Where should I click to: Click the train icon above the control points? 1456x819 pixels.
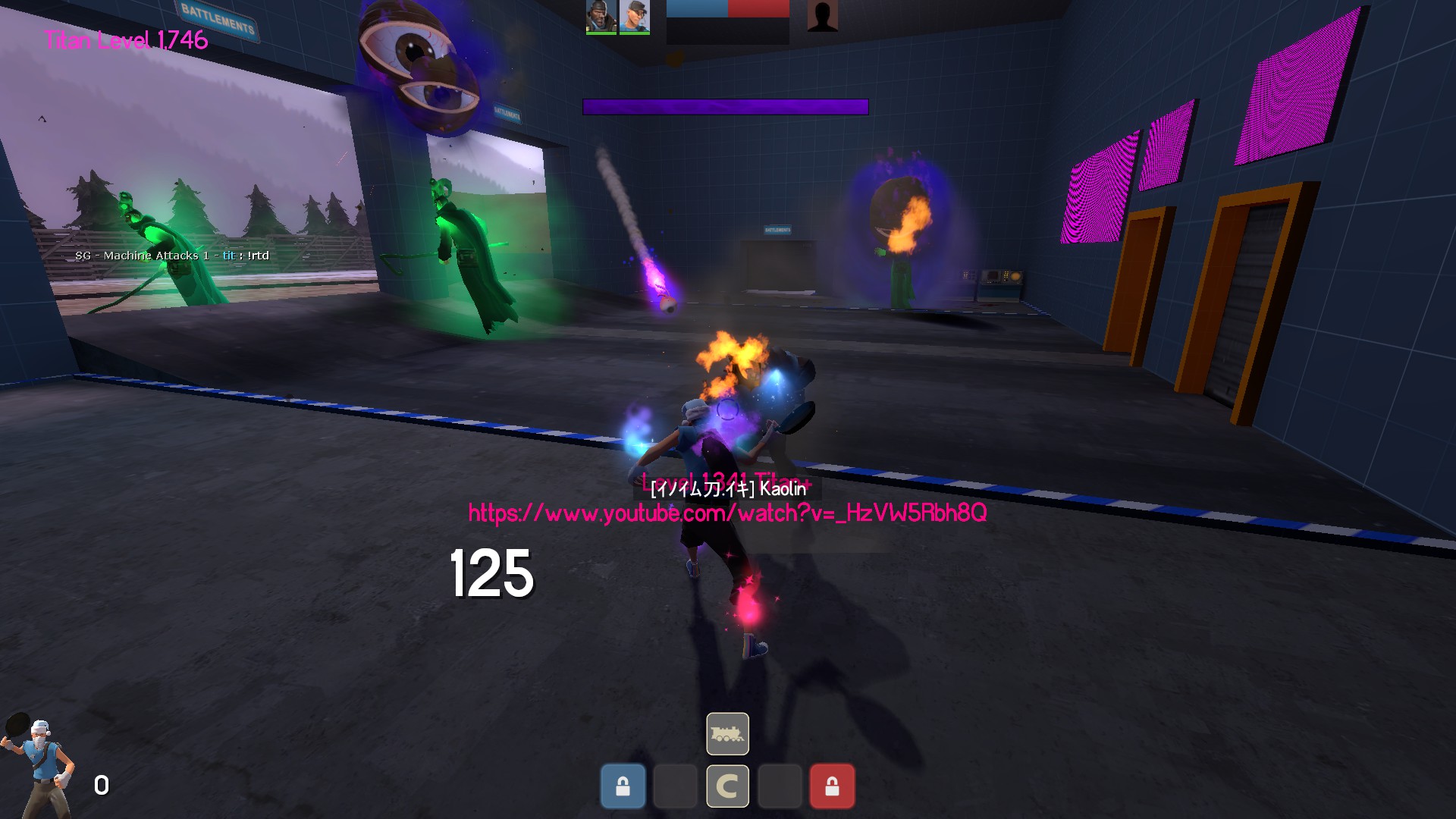click(x=727, y=733)
